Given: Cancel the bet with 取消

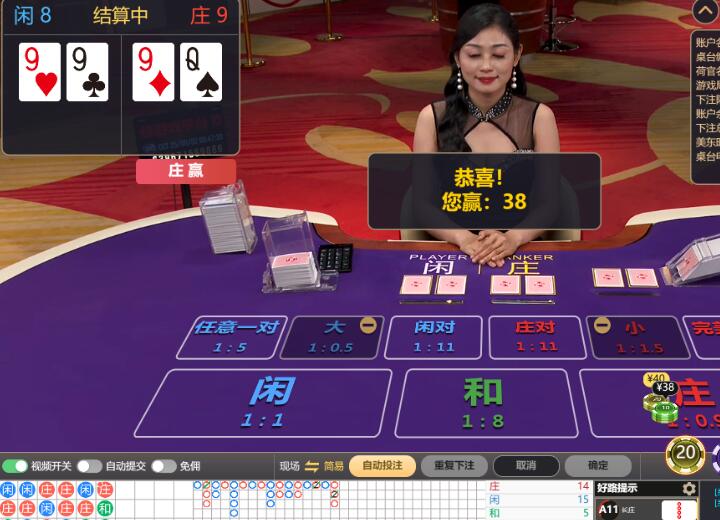Looking at the screenshot, I should point(526,466).
